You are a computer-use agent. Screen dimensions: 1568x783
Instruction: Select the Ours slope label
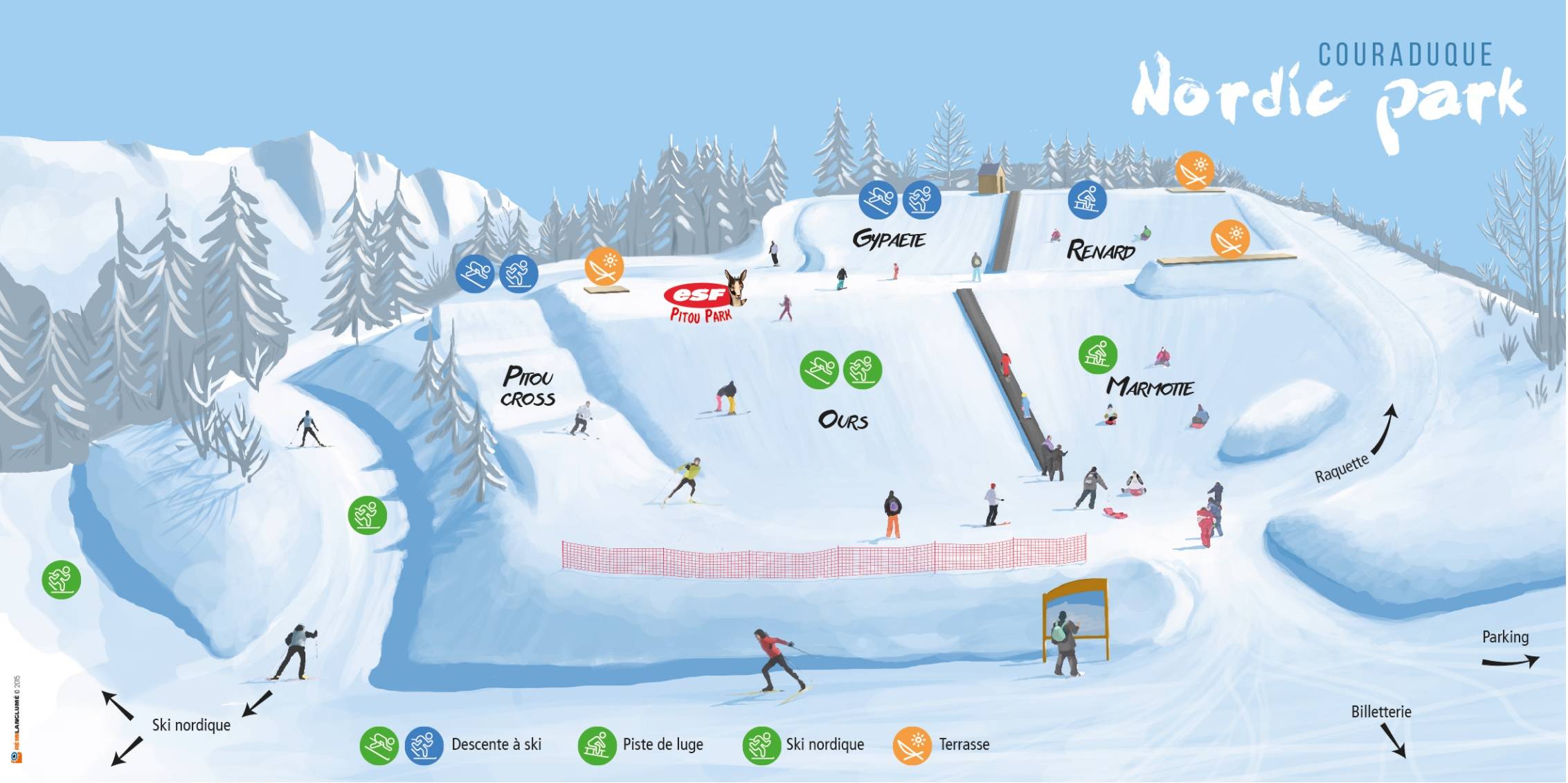(842, 420)
